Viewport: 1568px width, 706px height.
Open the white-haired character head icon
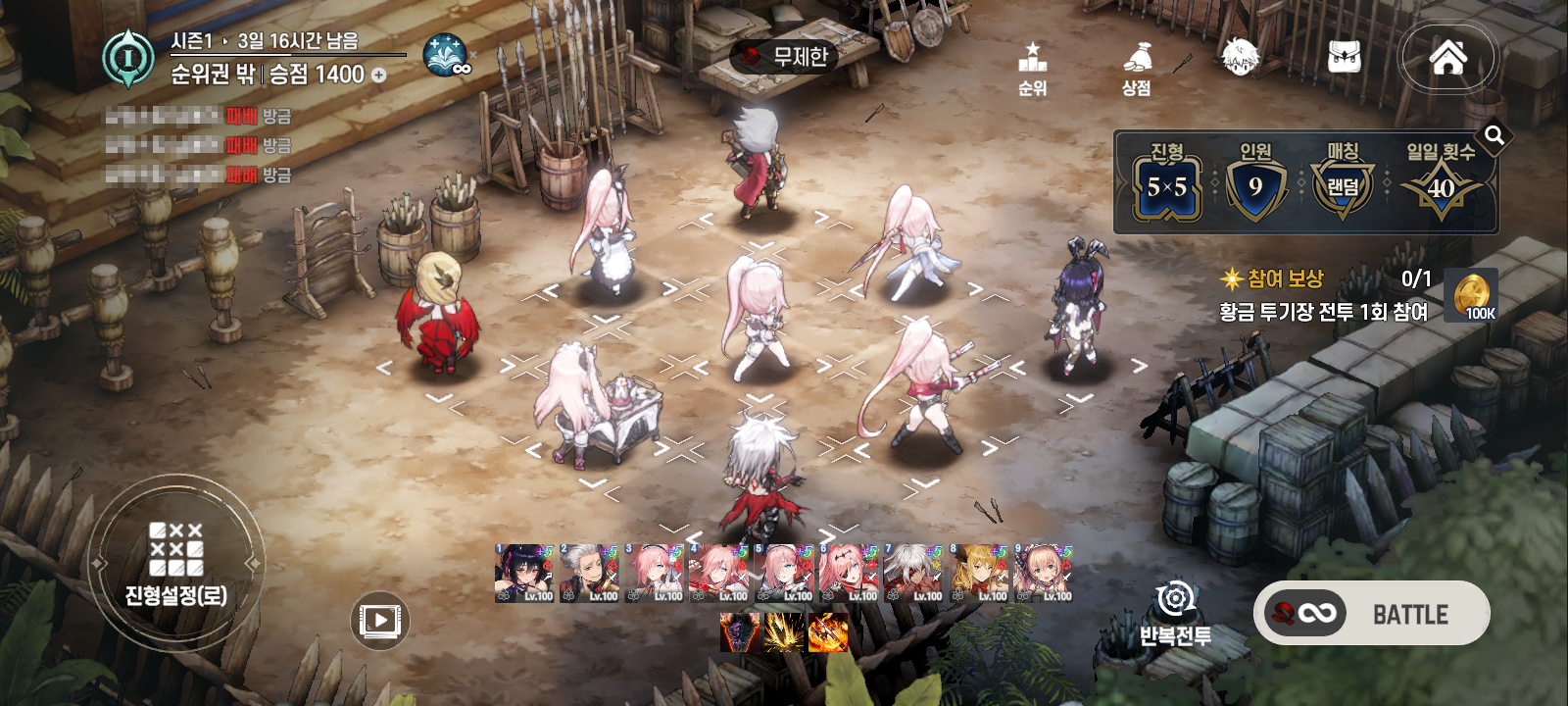coord(1240,57)
